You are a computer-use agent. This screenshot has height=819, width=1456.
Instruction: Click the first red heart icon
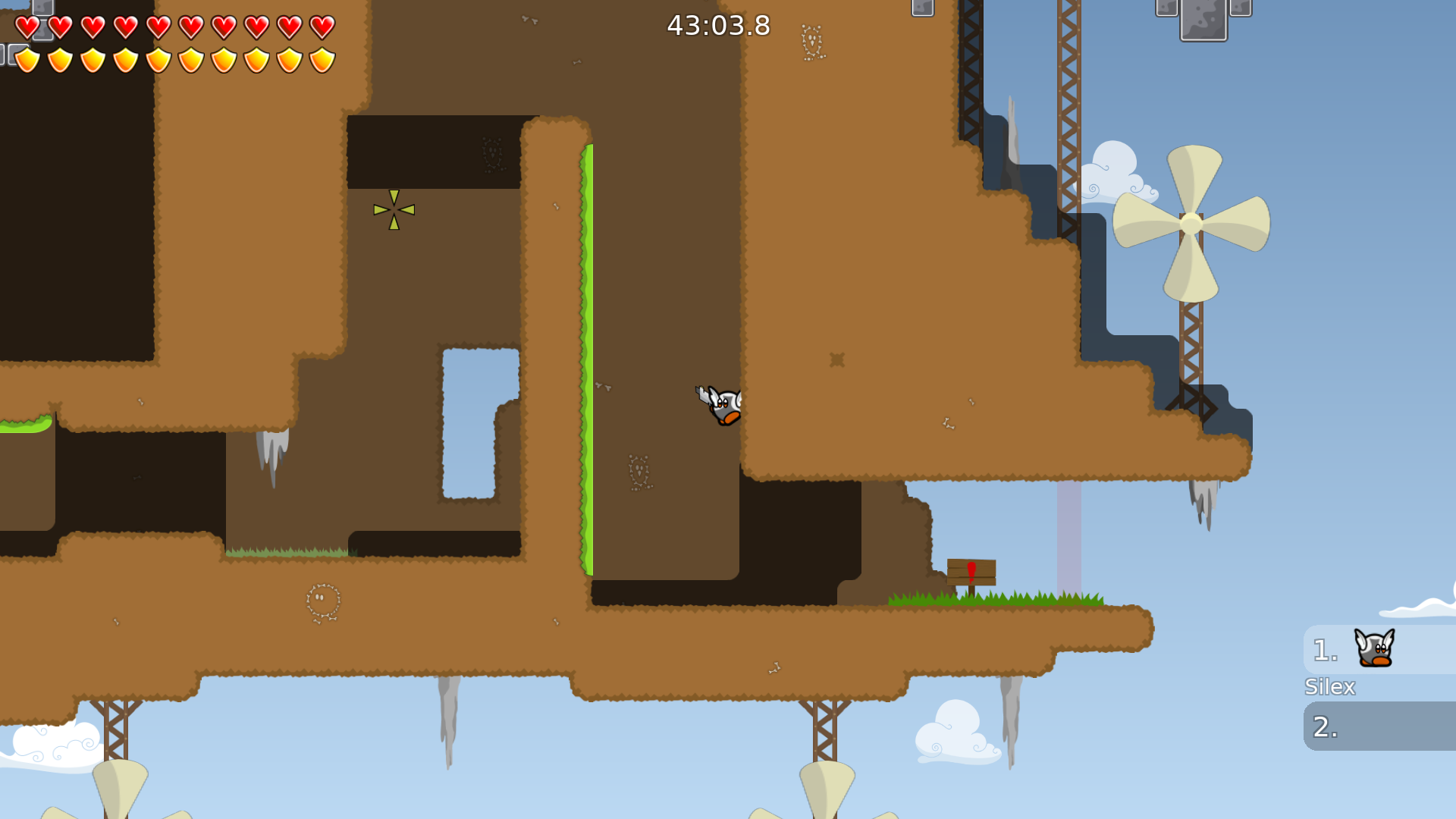coord(27,27)
